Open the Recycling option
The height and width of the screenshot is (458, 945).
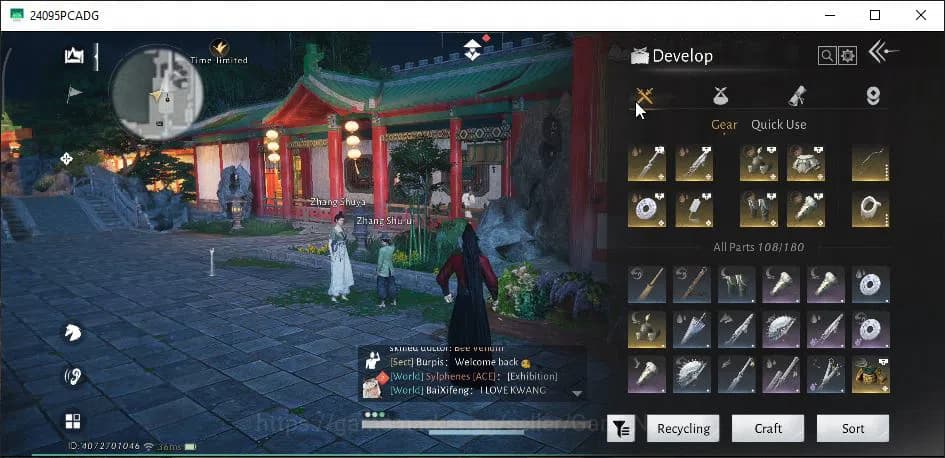pos(683,428)
